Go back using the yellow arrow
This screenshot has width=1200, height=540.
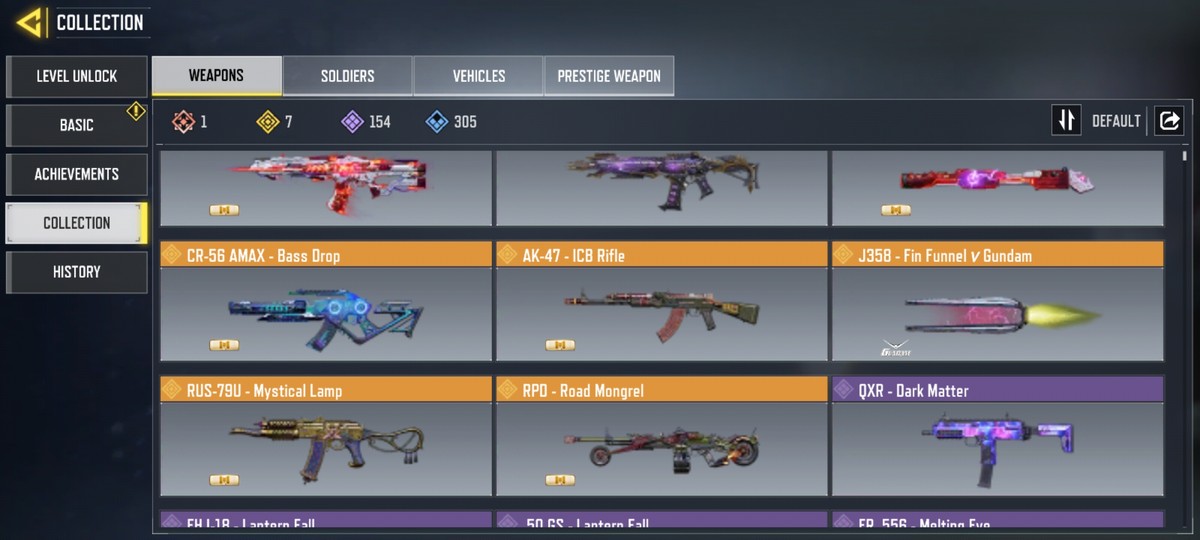coord(29,22)
